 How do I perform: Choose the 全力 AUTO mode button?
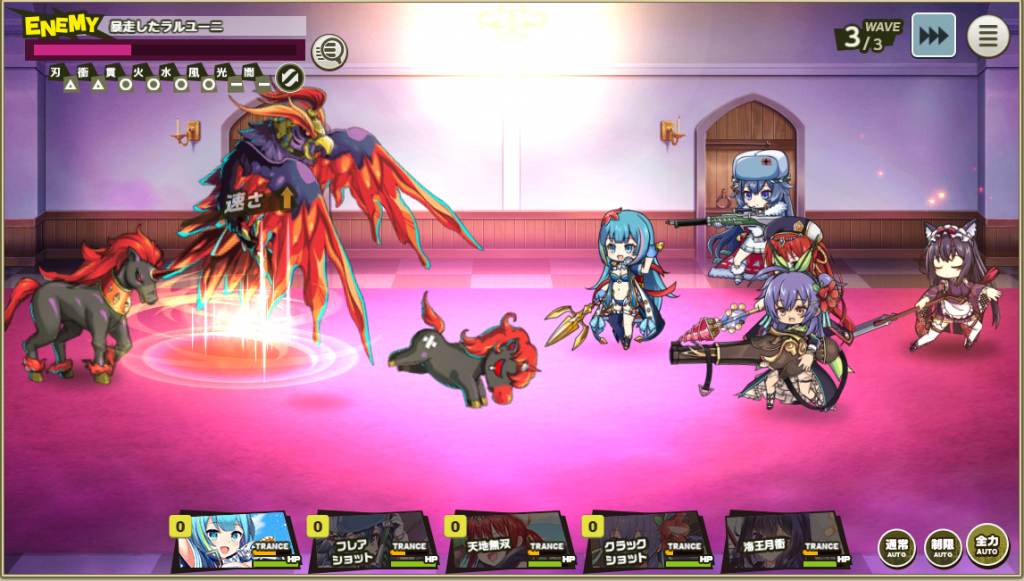coord(987,545)
